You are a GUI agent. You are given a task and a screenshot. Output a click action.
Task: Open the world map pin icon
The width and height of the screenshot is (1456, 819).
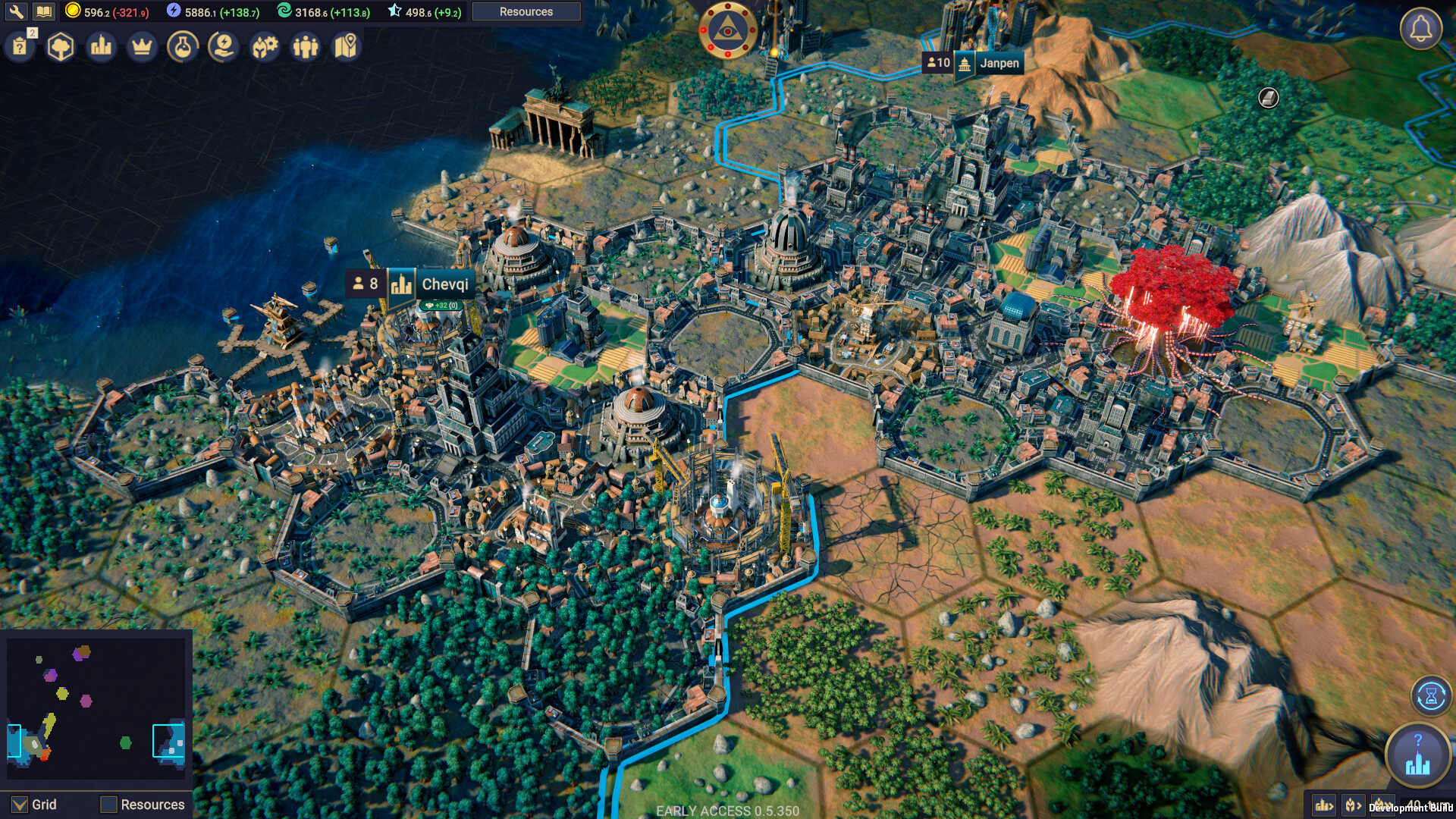click(x=344, y=45)
